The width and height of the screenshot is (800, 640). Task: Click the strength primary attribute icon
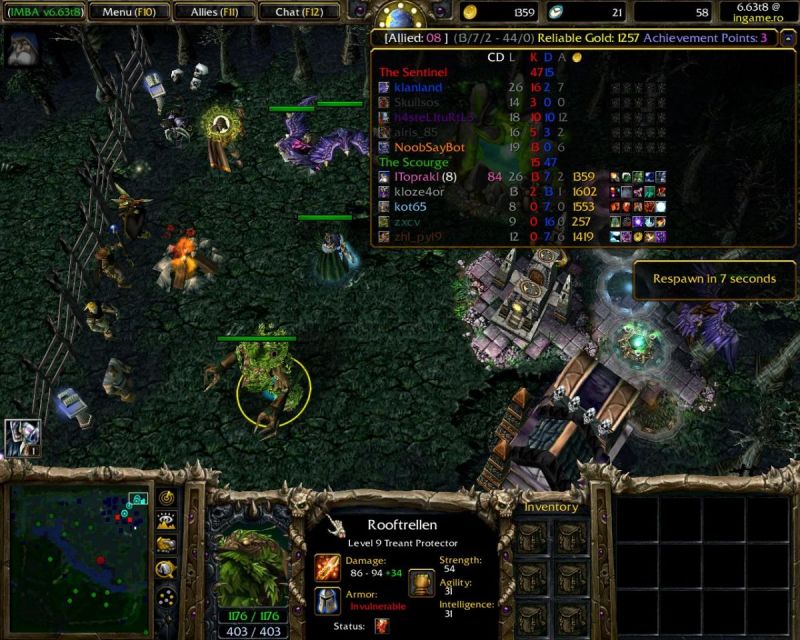tap(422, 582)
